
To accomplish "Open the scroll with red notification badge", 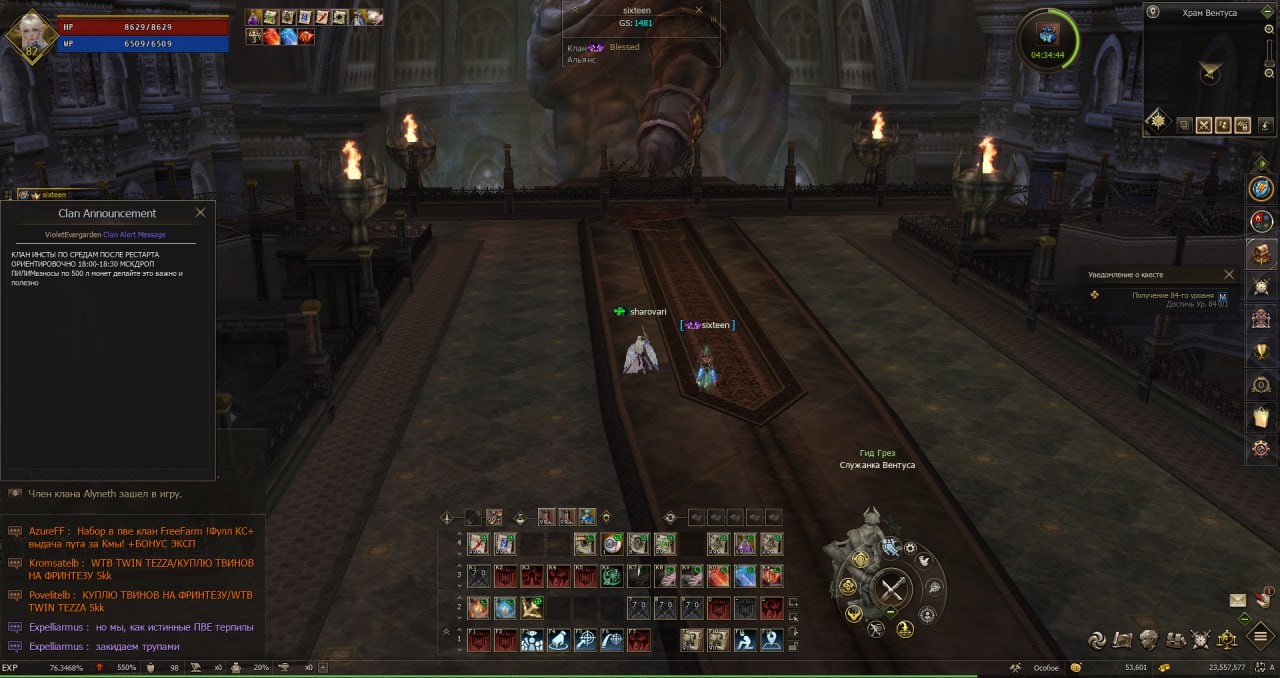I will 1262,598.
